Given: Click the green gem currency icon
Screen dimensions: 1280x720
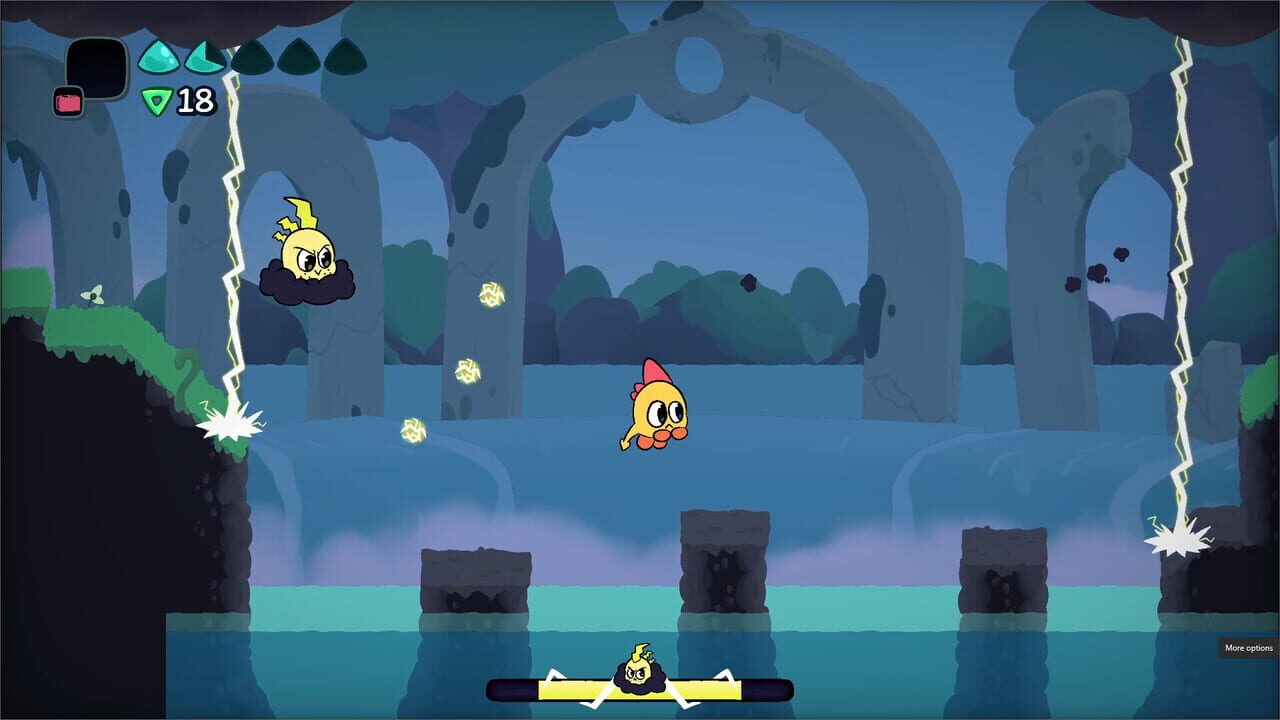Looking at the screenshot, I should click(155, 100).
